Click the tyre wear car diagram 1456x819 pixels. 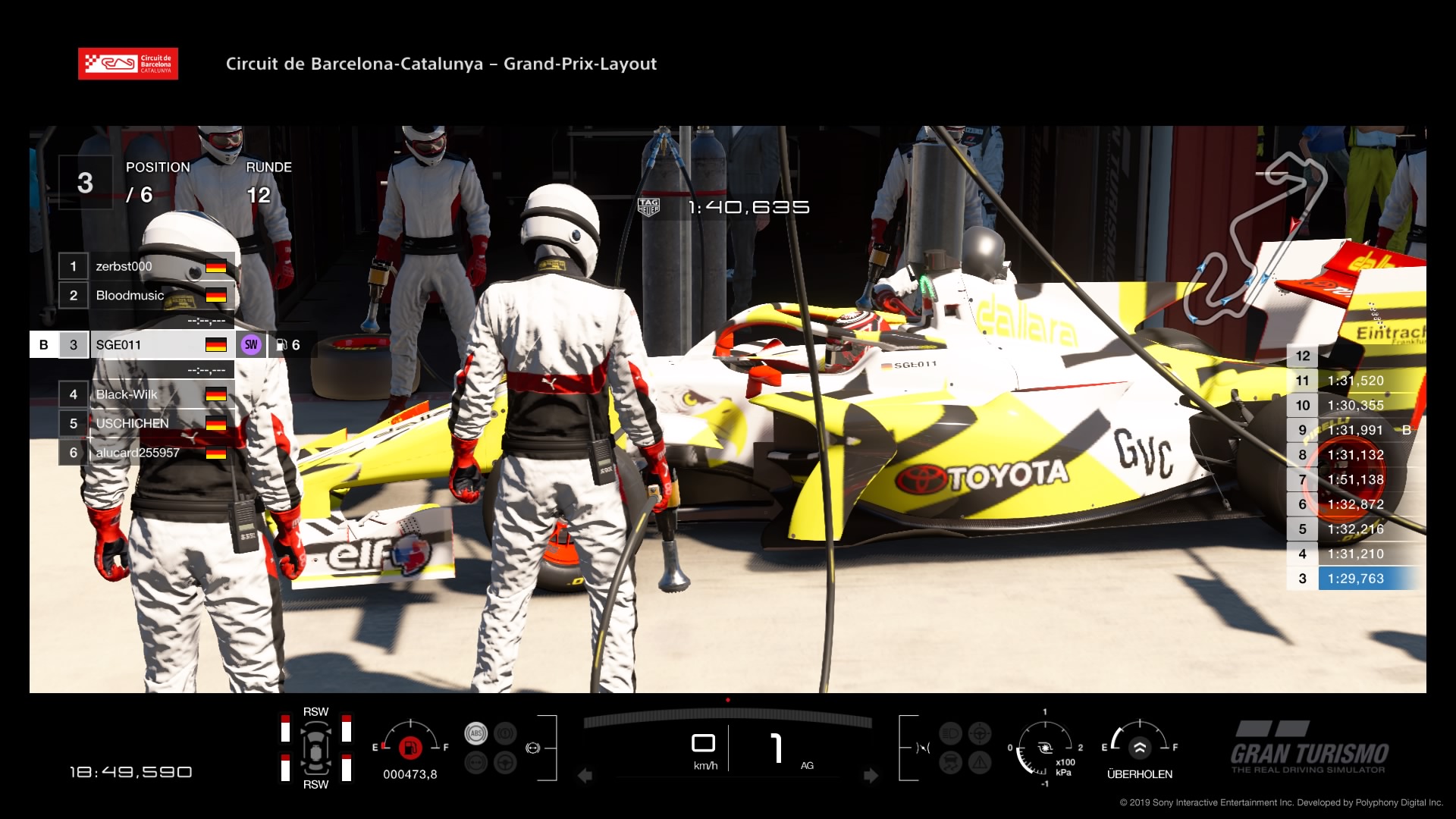point(315,748)
